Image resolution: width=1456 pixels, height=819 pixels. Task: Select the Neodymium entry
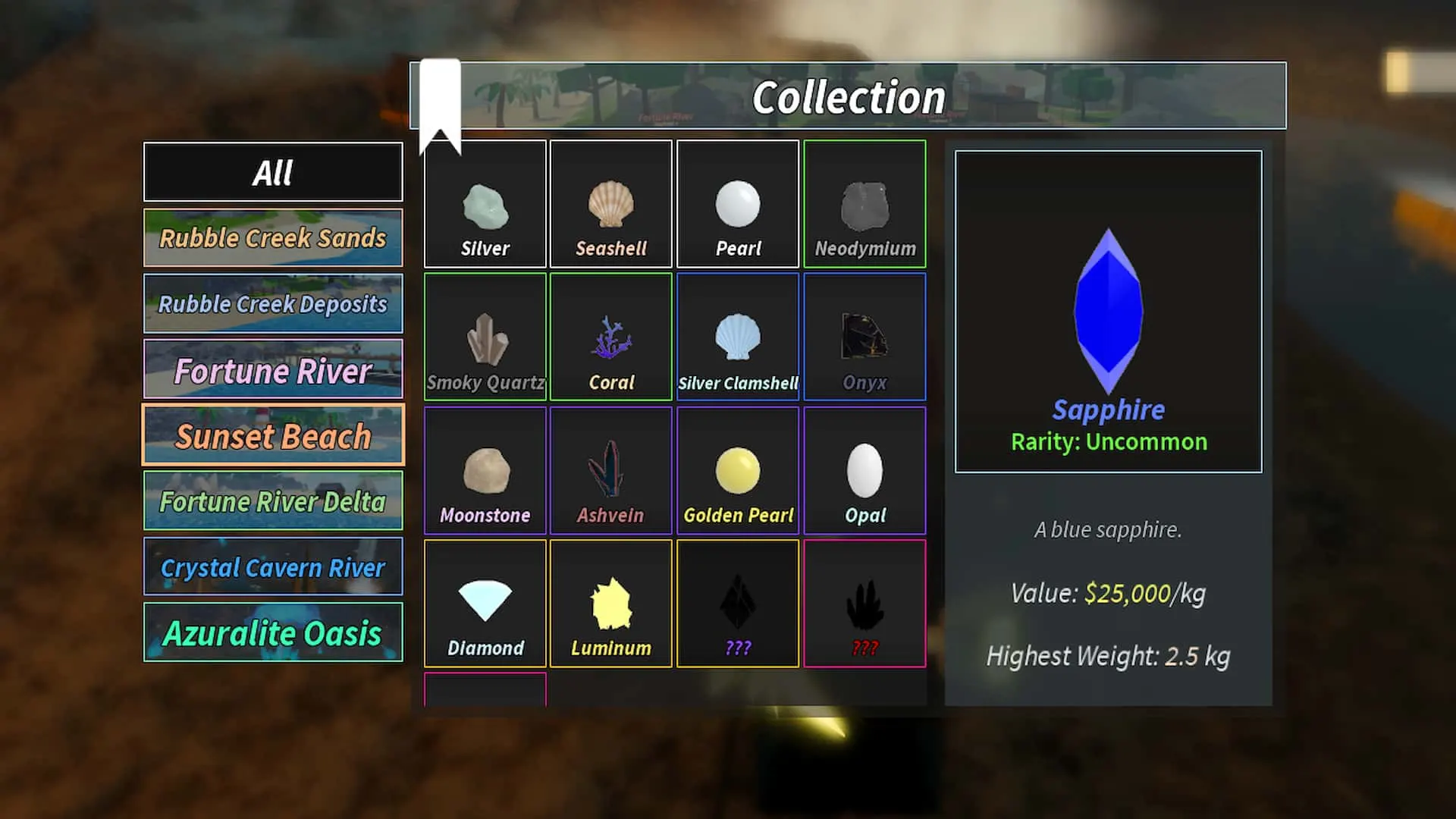point(864,203)
